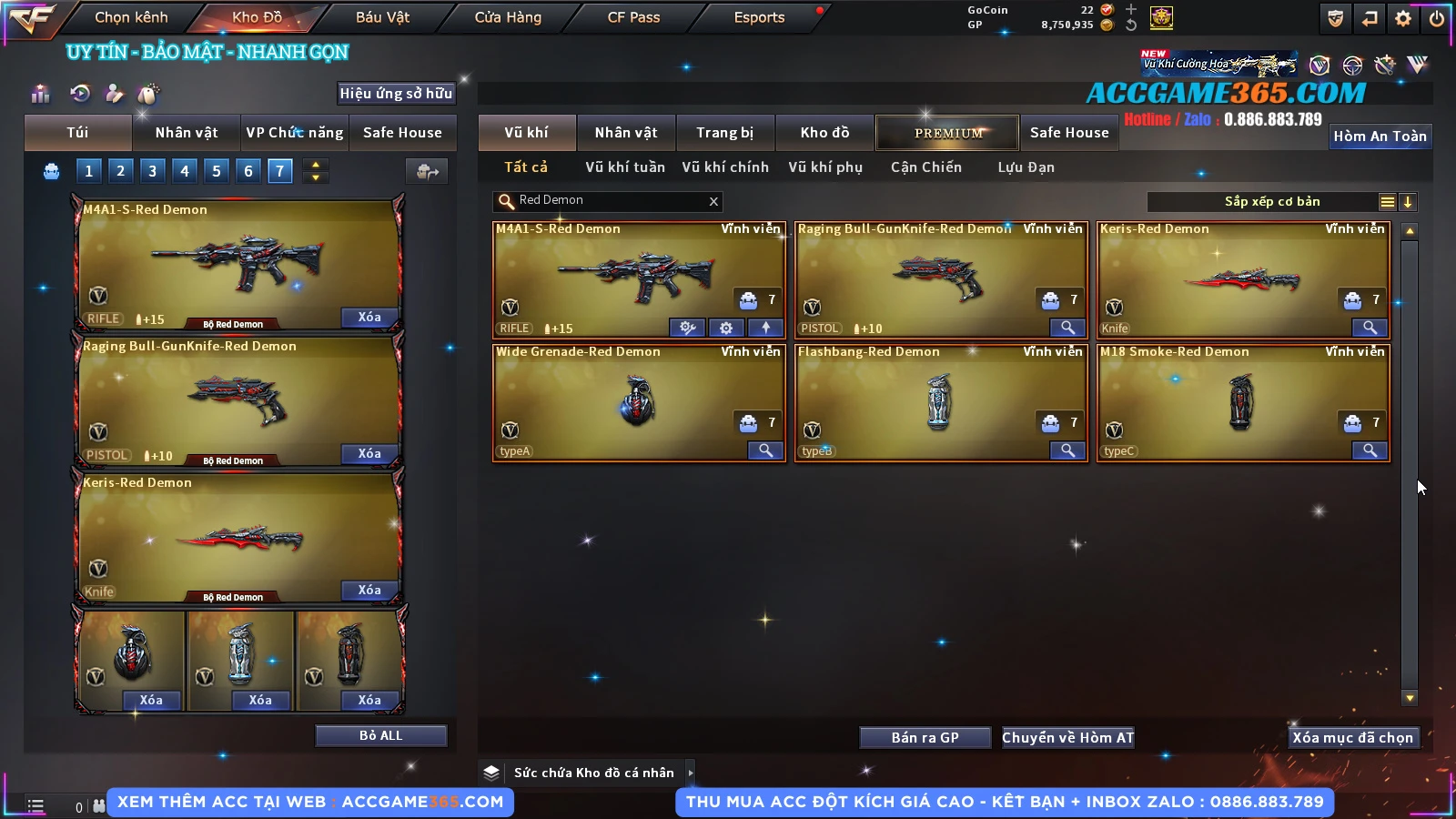
Task: Open the Chọn kênh menu
Action: pyautogui.click(x=131, y=17)
